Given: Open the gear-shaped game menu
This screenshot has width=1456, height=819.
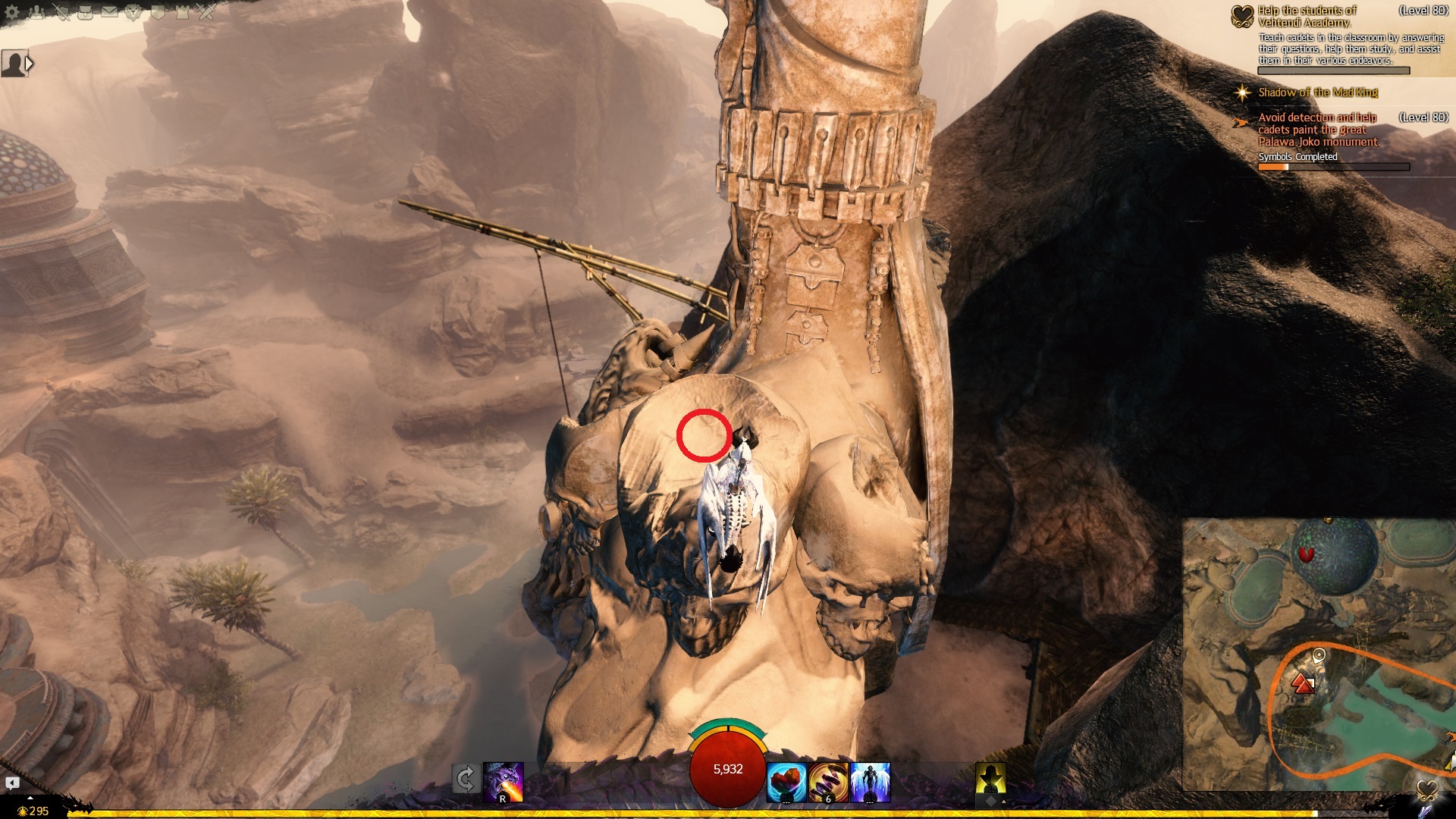Looking at the screenshot, I should pos(11,12).
